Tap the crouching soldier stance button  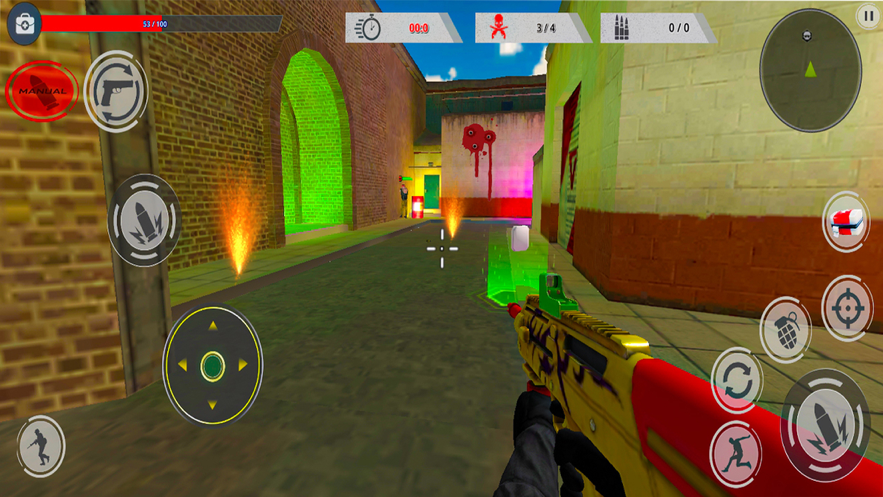pos(41,445)
